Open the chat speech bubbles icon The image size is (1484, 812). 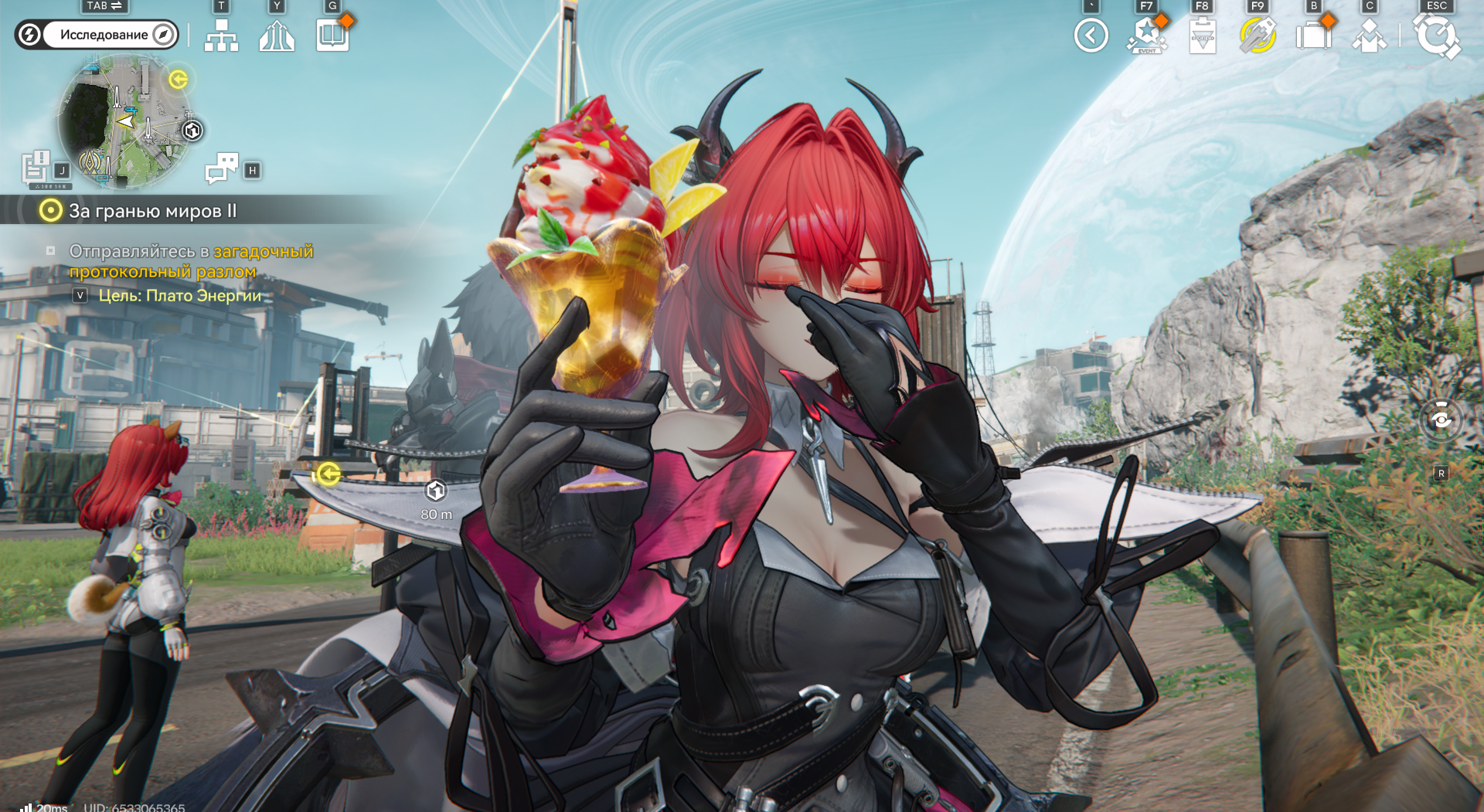(x=222, y=167)
